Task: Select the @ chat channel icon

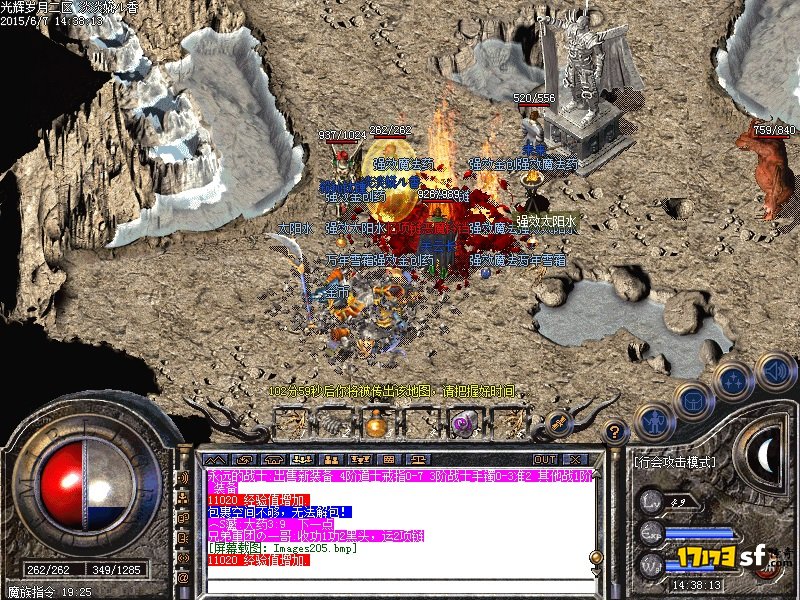Action: [184, 577]
